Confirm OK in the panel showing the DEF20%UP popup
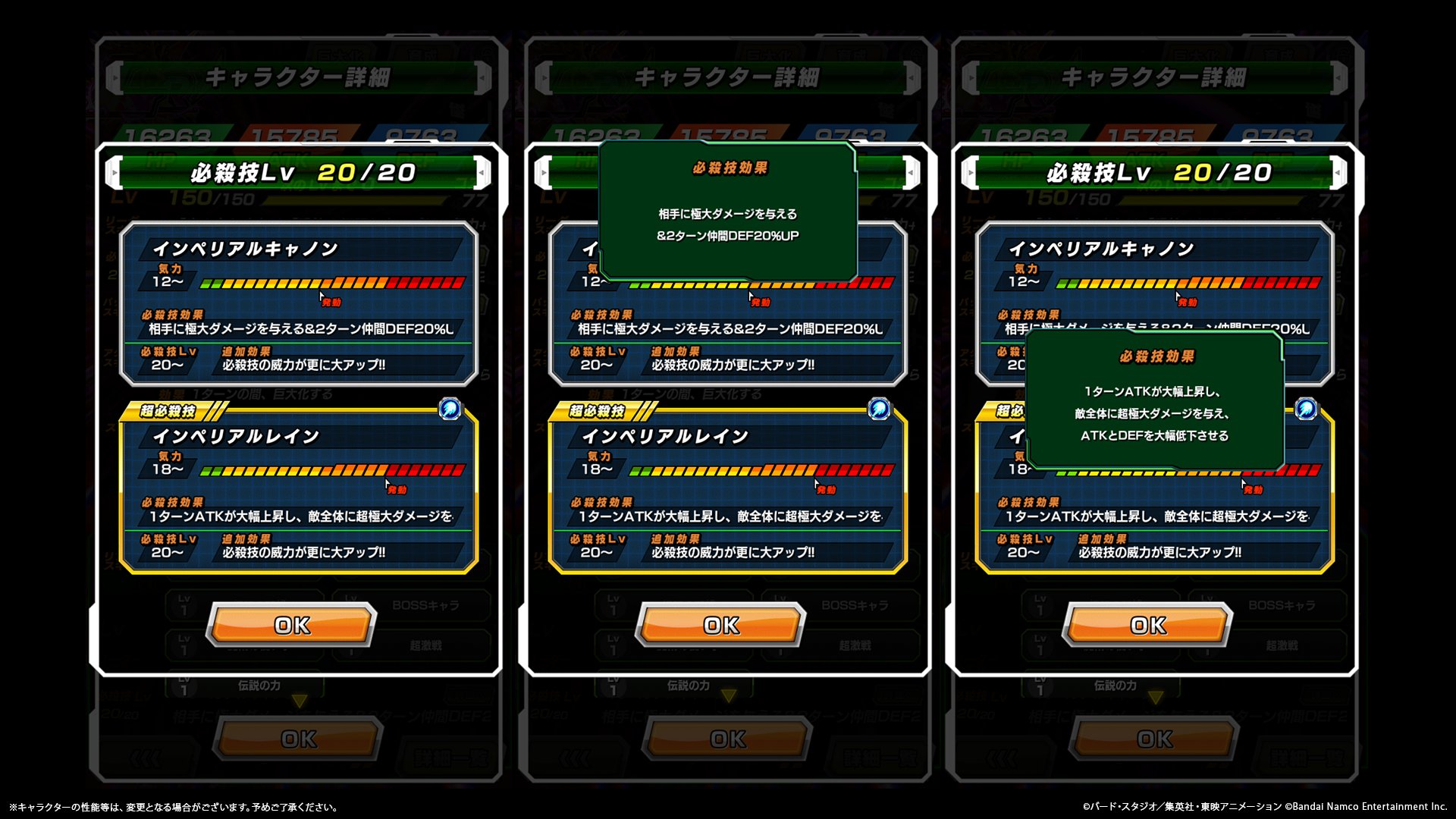Screen dimensions: 1456x819 tap(720, 625)
